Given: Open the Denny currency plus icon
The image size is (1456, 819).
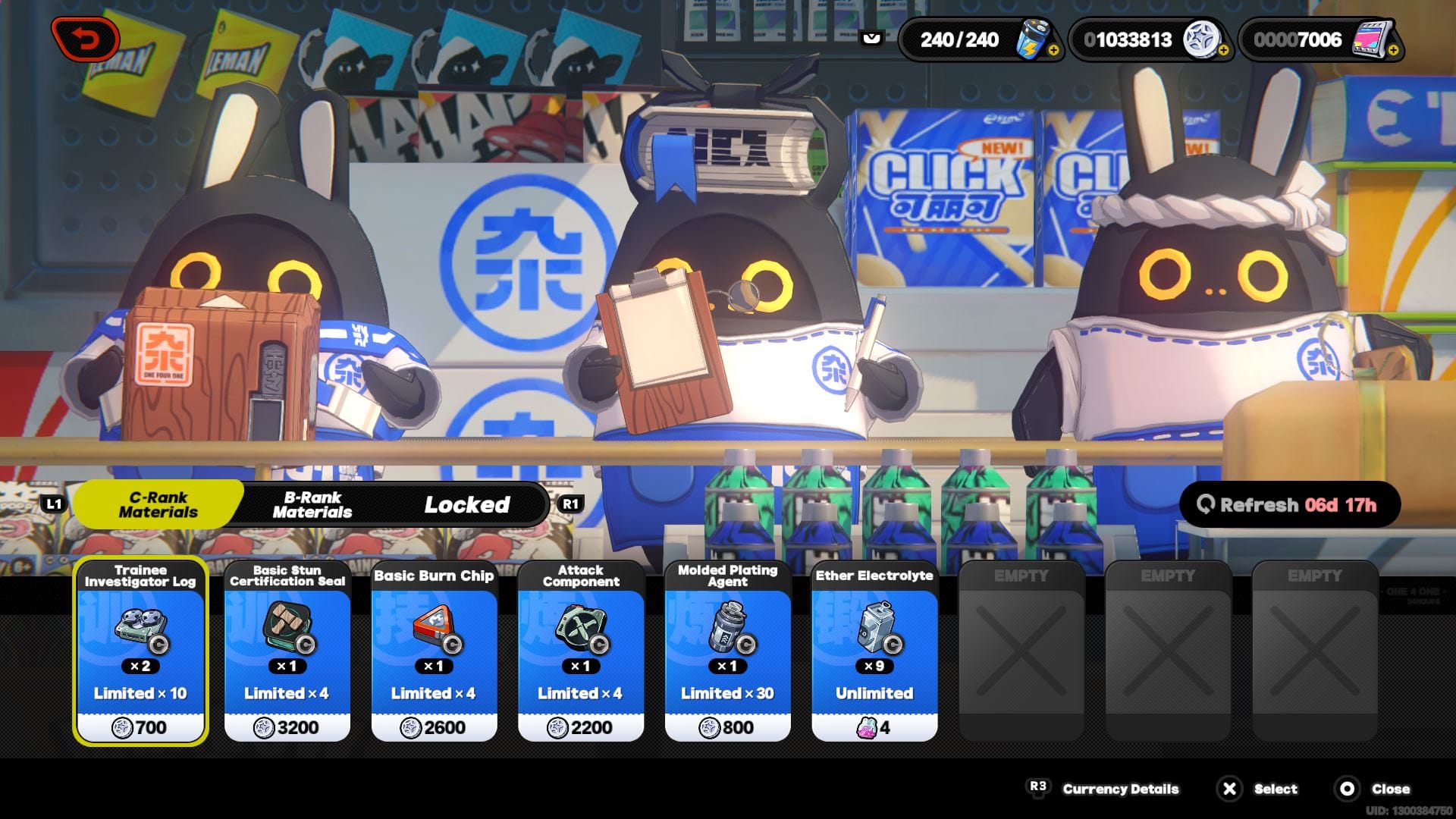Looking at the screenshot, I should point(1225,49).
